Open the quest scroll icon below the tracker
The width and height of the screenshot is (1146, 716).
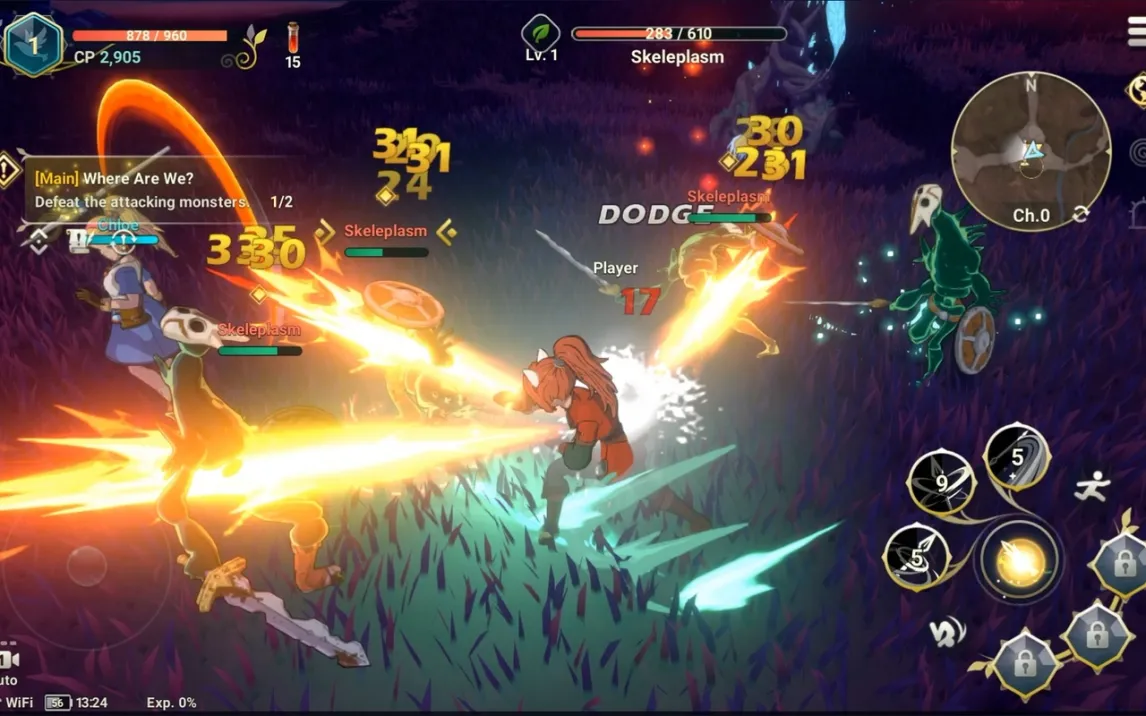[78, 240]
